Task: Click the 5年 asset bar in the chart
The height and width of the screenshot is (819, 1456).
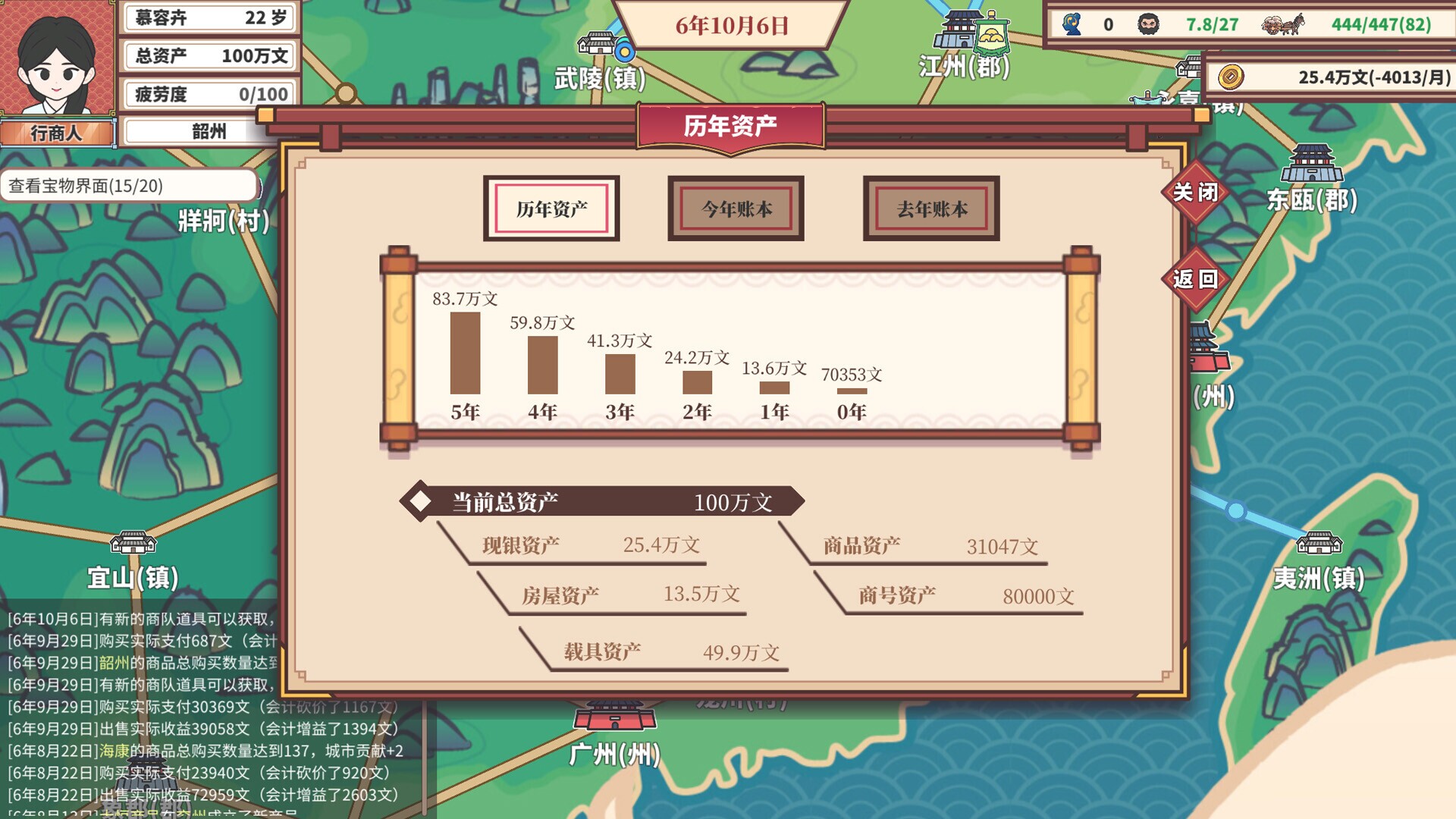Action: tap(464, 353)
